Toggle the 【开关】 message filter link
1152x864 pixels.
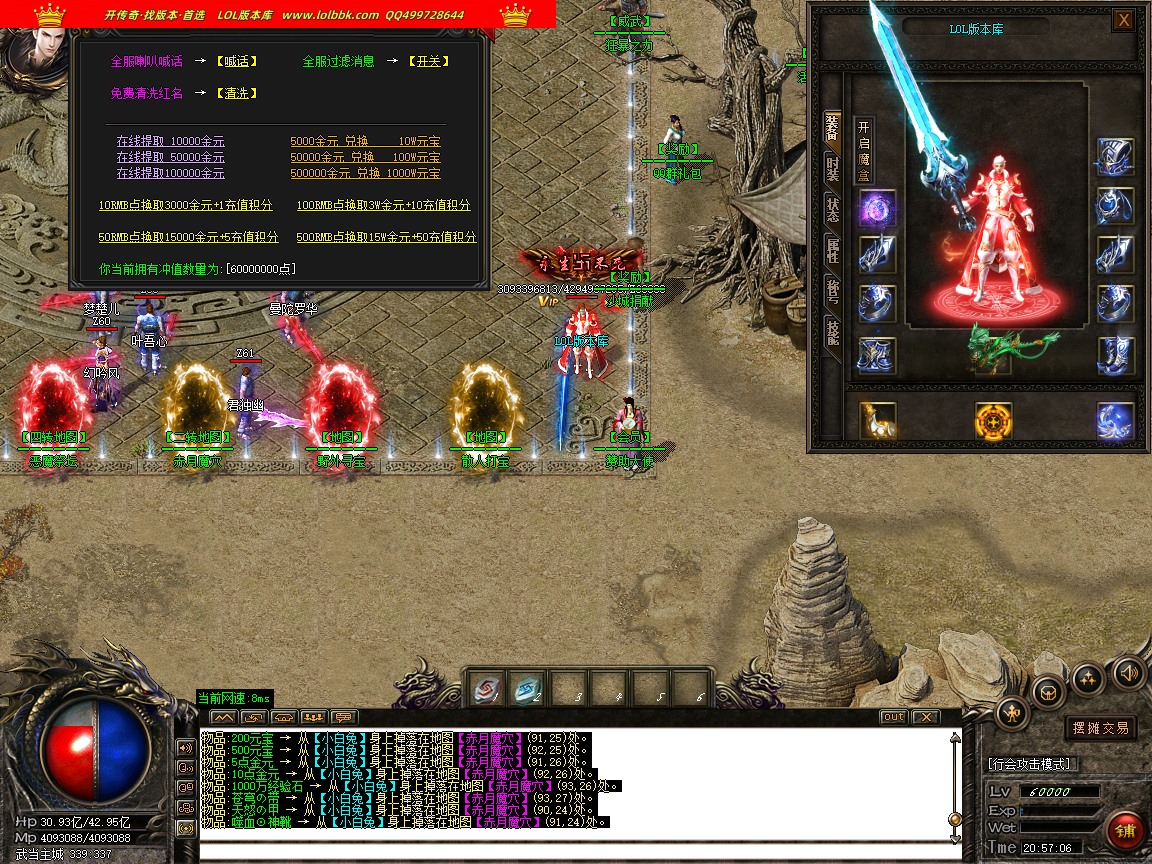pos(428,61)
